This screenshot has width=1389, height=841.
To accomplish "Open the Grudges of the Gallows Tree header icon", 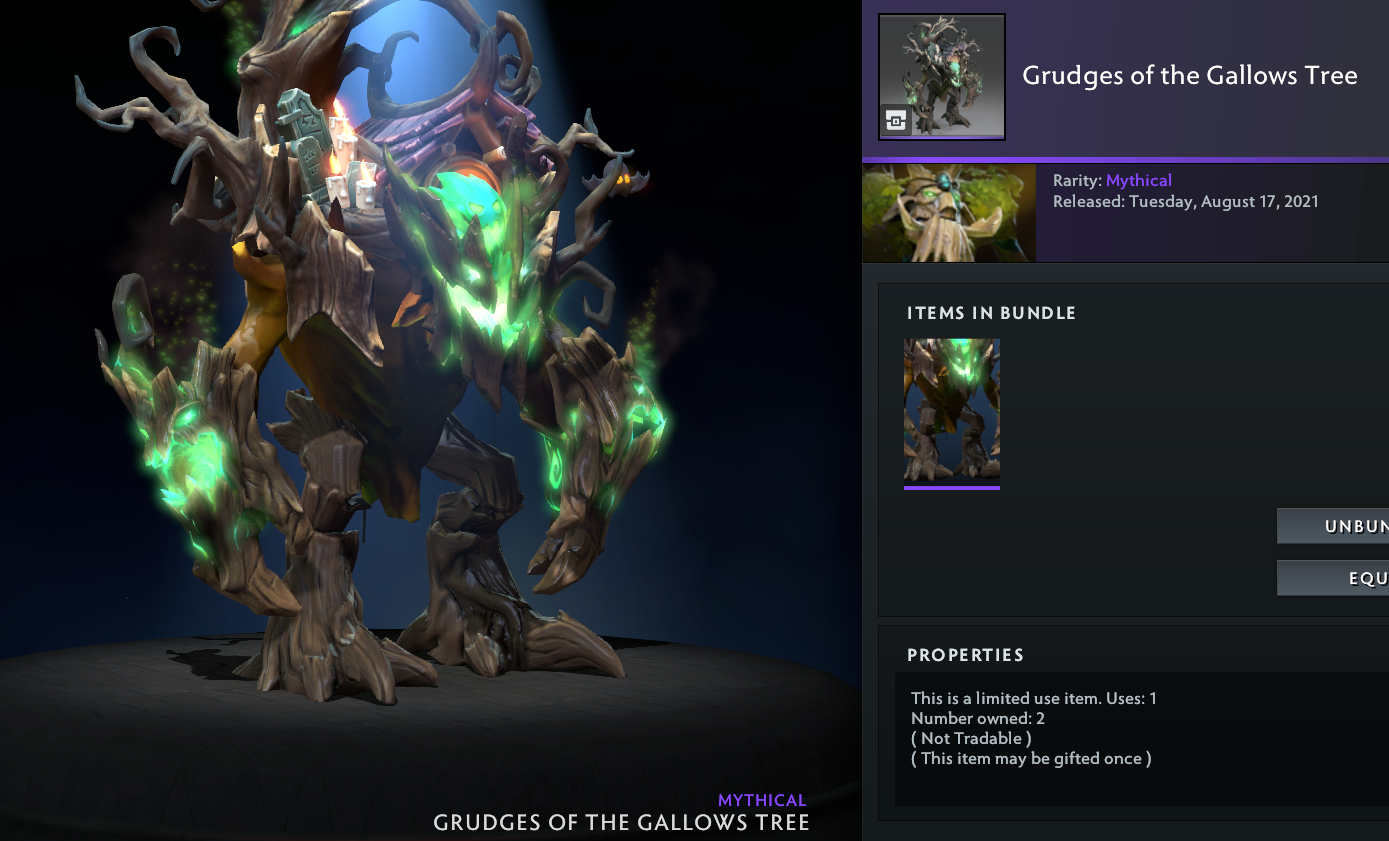I will (x=941, y=77).
